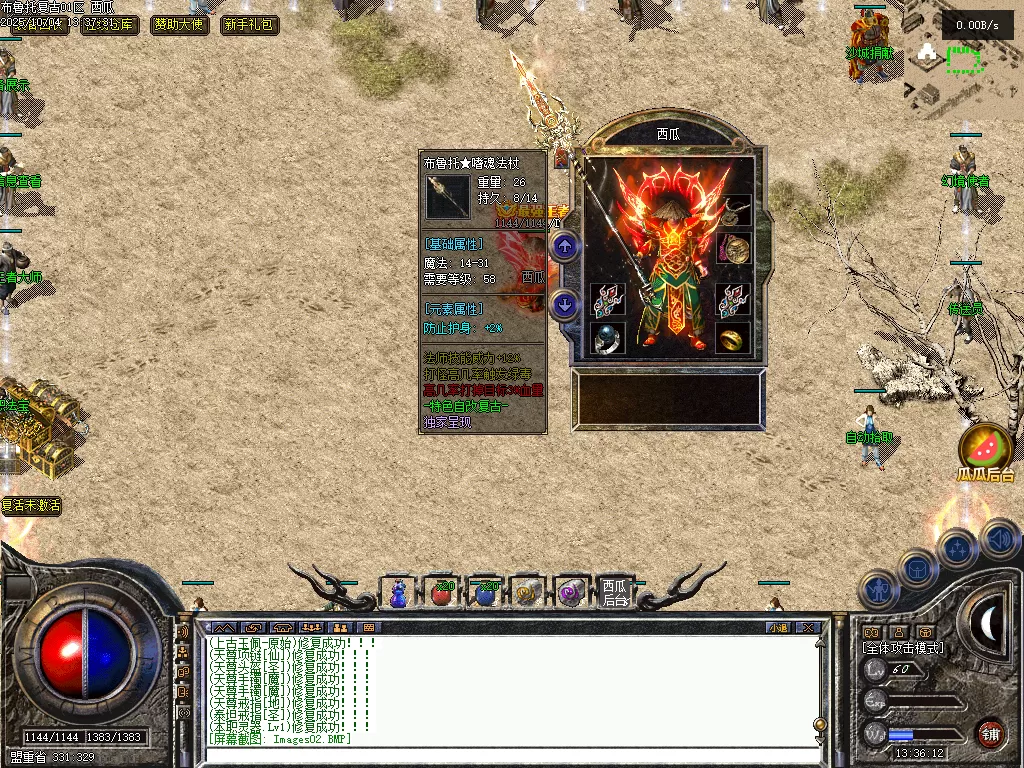Click the down arrow on the equipment panel

click(565, 304)
